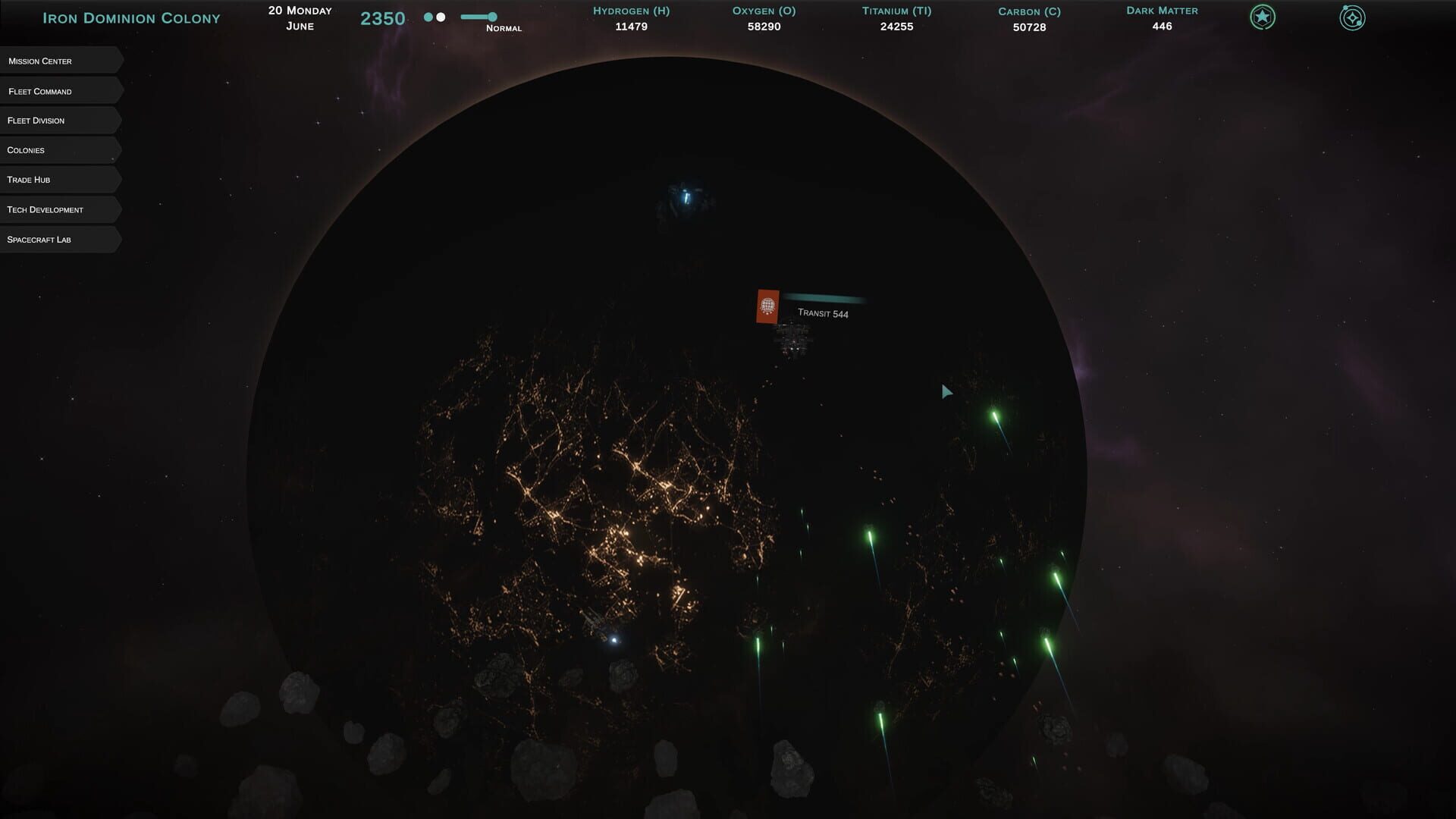This screenshot has height=819, width=1456.
Task: Select the blue ship at the planet's top
Action: [685, 197]
